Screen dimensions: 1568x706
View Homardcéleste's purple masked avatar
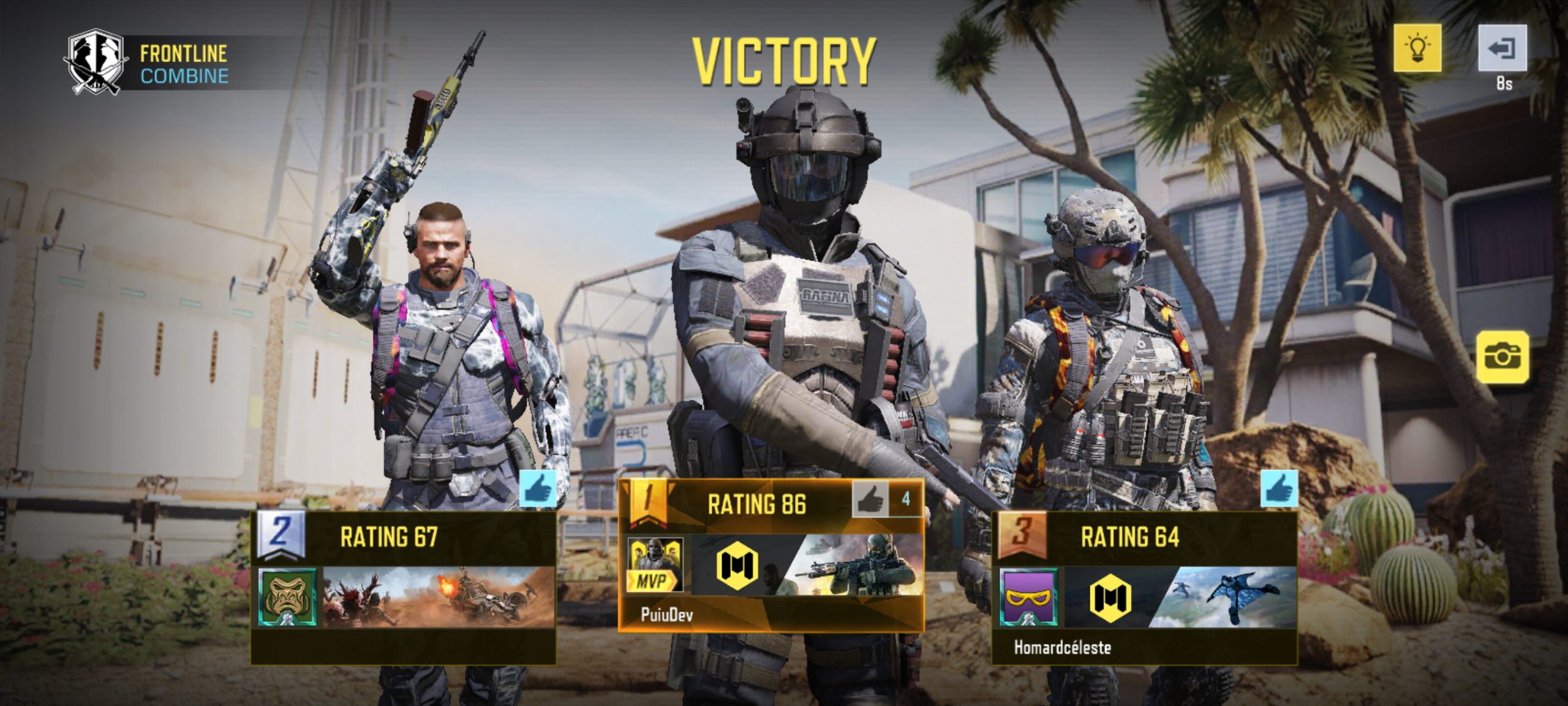[1028, 597]
